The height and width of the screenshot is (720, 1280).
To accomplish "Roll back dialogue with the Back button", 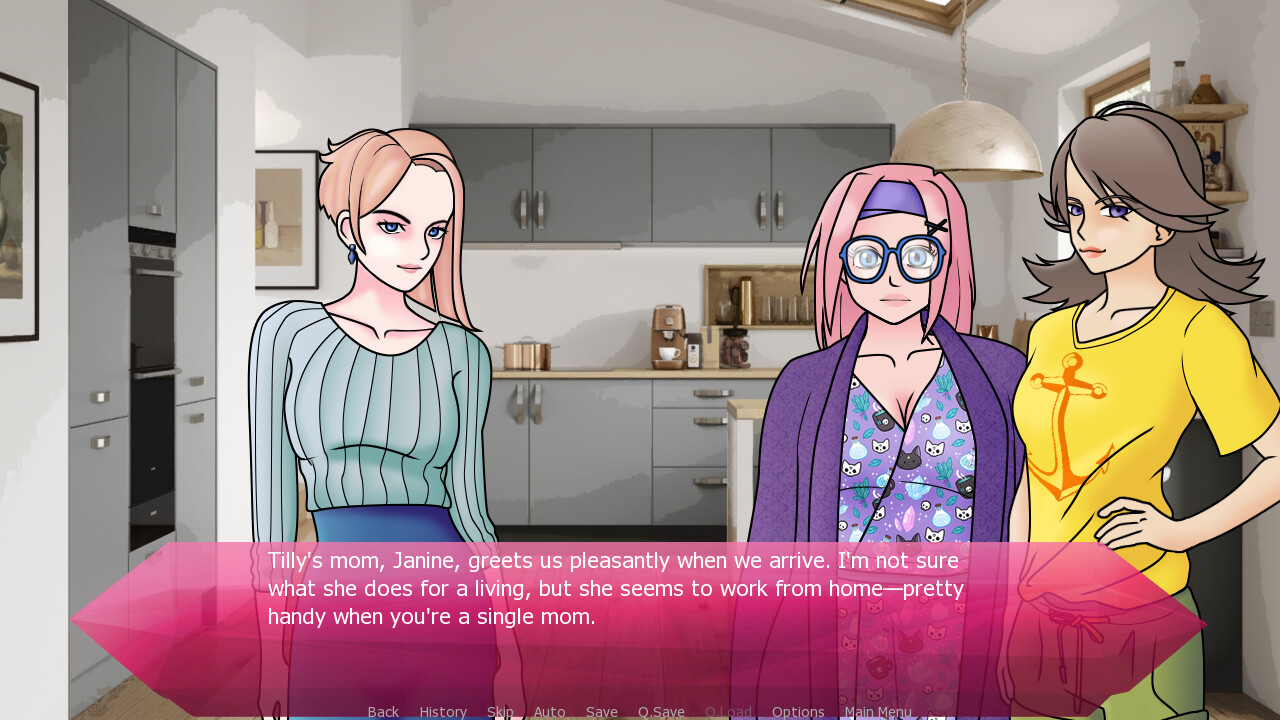I will coord(383,711).
